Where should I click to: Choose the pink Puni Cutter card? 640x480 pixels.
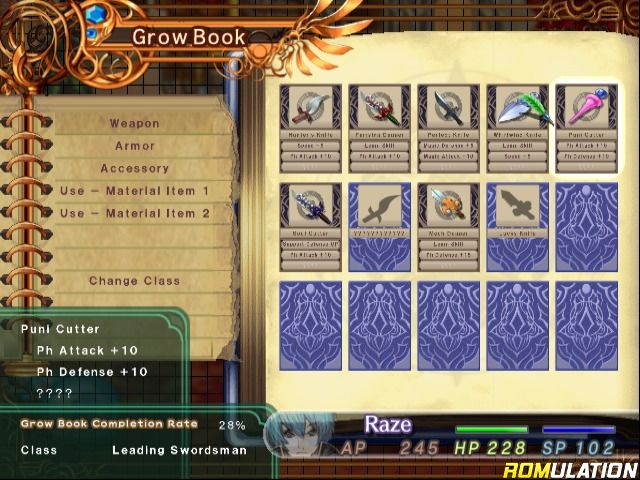tap(586, 127)
